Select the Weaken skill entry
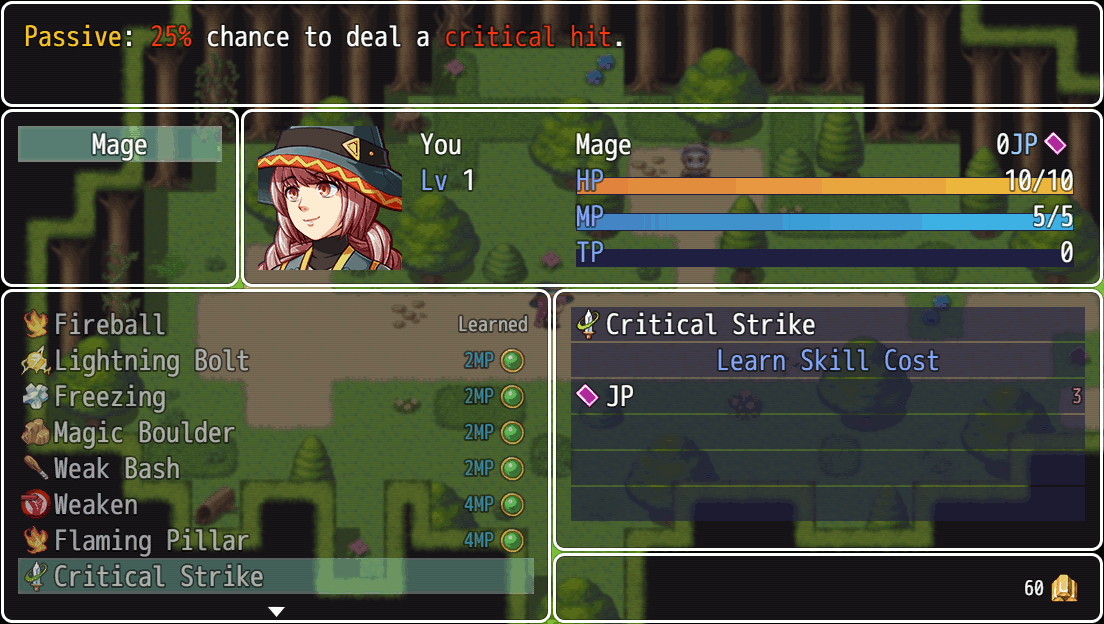 coord(275,504)
